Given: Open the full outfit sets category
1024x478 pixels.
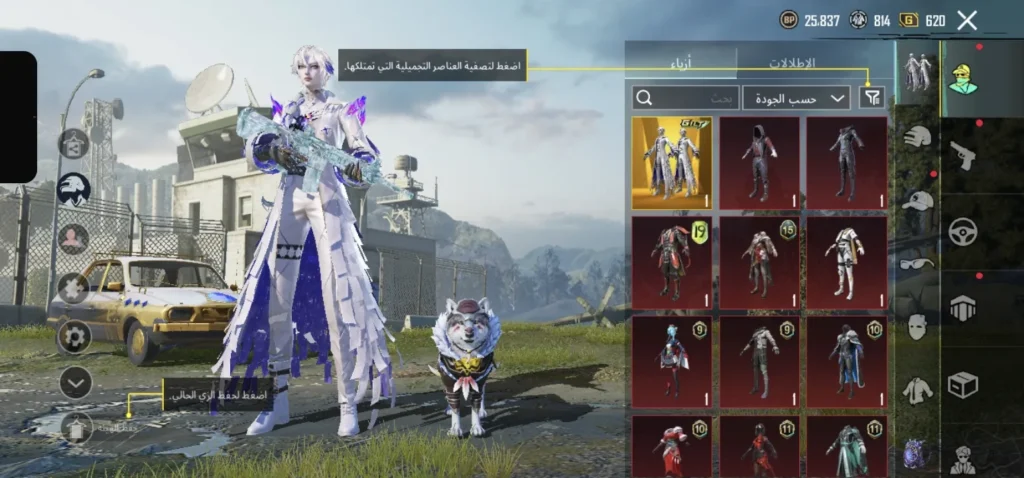Looking at the screenshot, I should click(x=917, y=72).
